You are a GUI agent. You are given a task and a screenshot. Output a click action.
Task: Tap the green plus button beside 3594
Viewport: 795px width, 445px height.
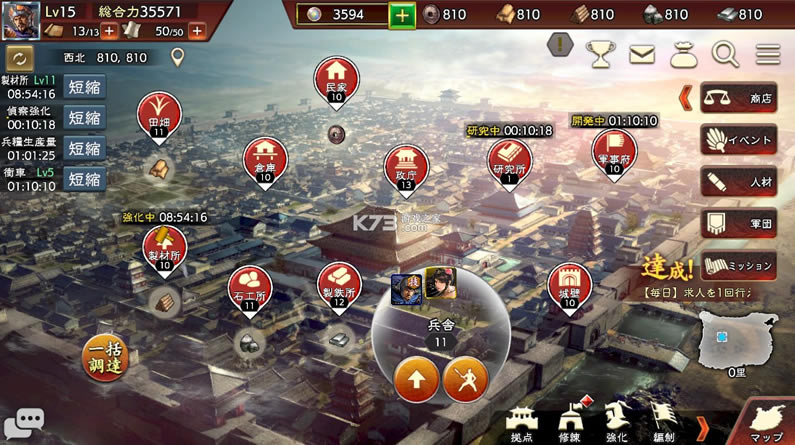coord(401,15)
